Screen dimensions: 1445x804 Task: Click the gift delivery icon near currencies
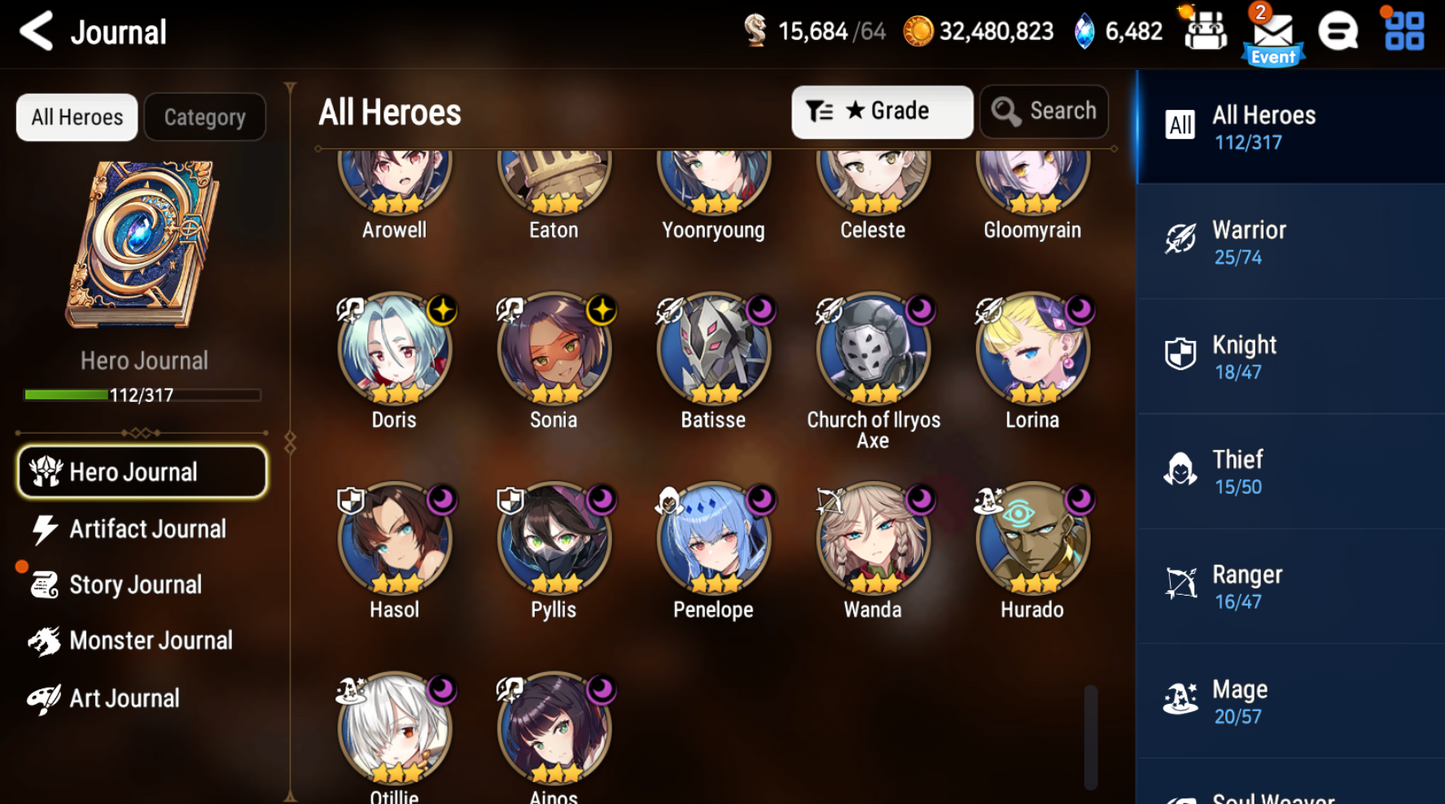click(x=1204, y=30)
